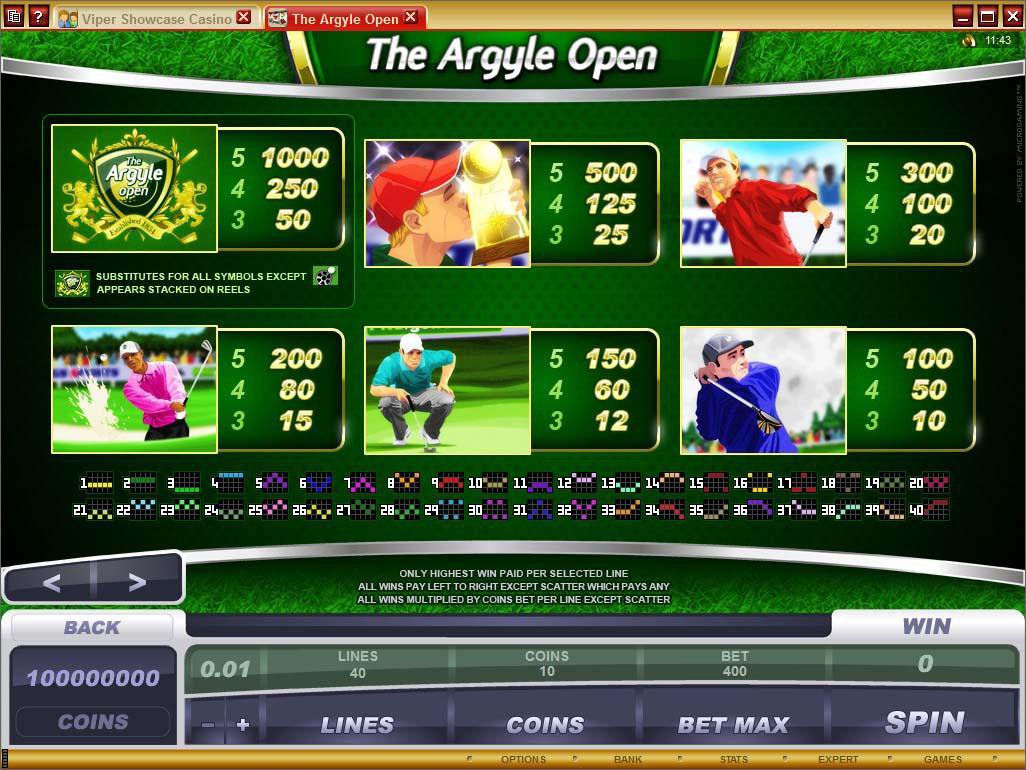
Task: Open the Options menu
Action: point(523,760)
